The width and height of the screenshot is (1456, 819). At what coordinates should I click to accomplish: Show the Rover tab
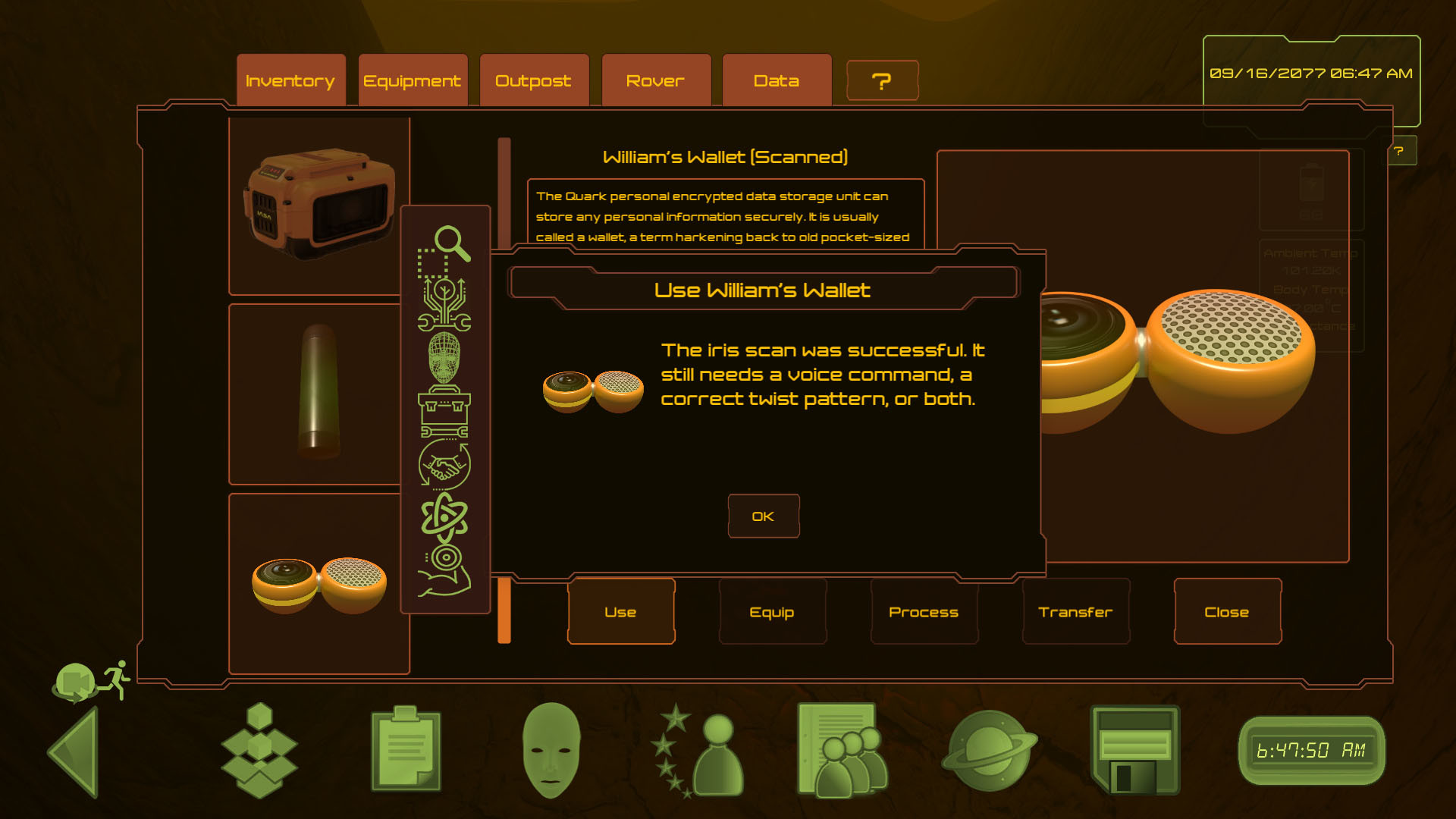tap(655, 80)
